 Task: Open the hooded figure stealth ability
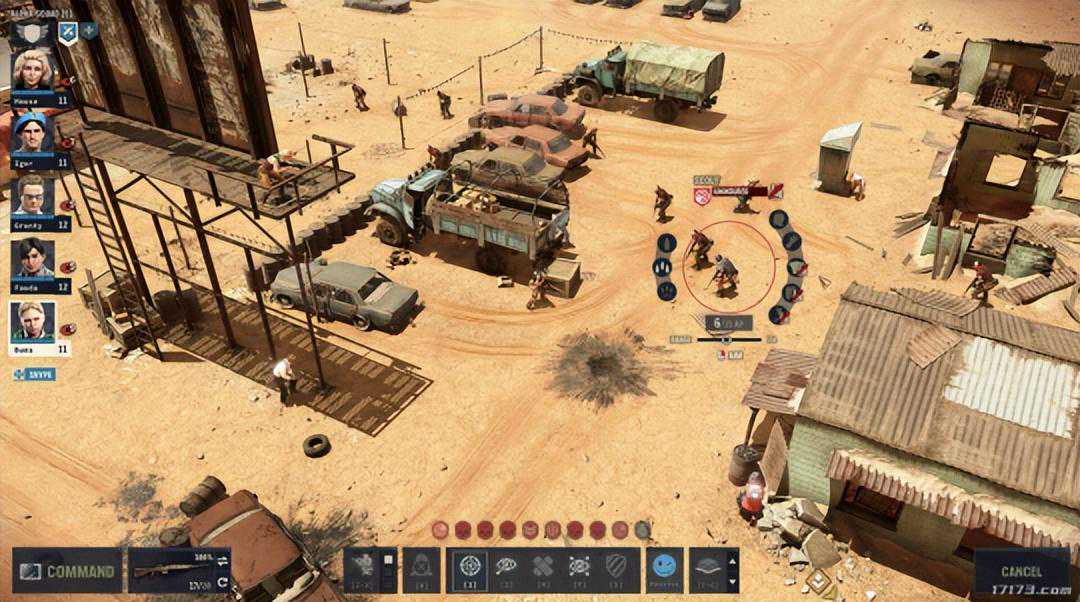(x=421, y=568)
